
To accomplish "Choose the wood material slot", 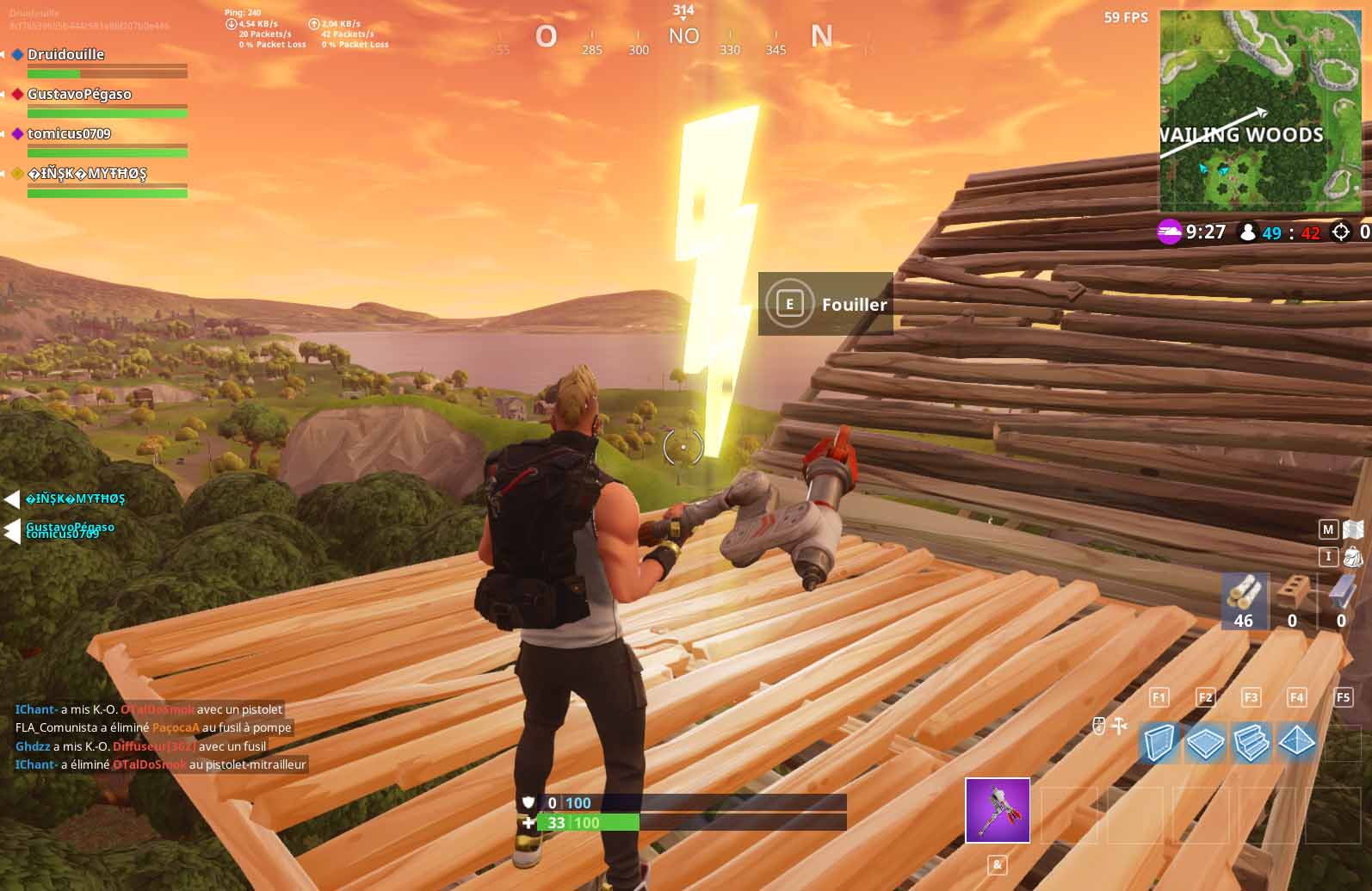I will [1244, 600].
